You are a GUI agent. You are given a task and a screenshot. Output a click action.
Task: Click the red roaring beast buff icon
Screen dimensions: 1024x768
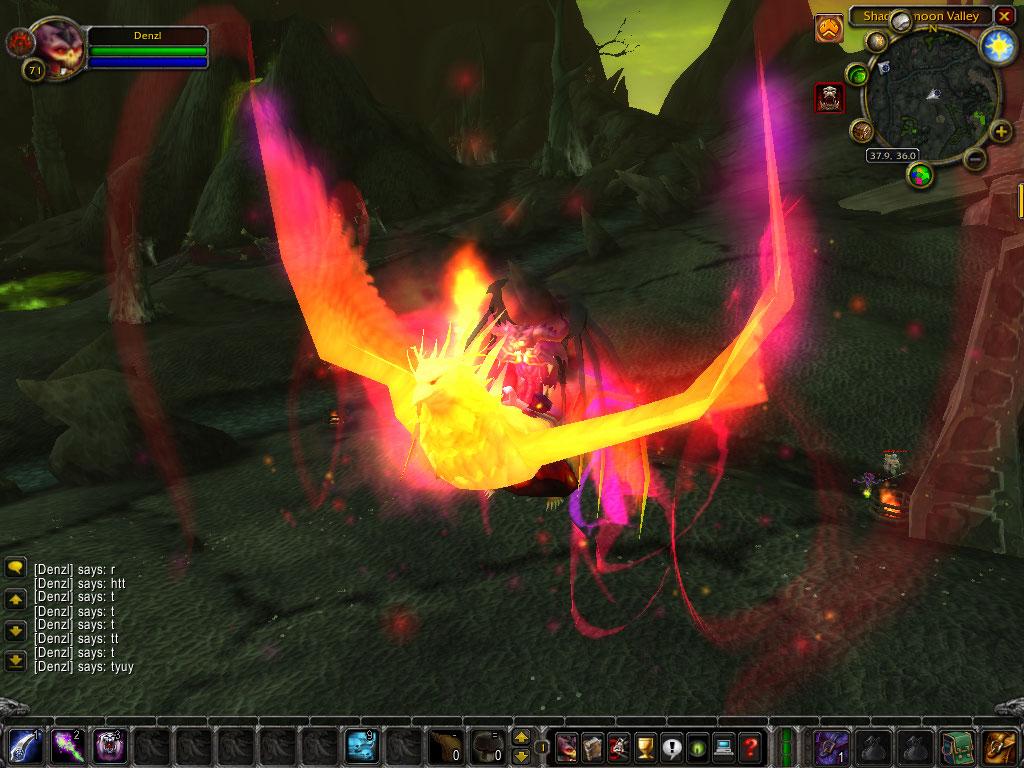tap(829, 97)
